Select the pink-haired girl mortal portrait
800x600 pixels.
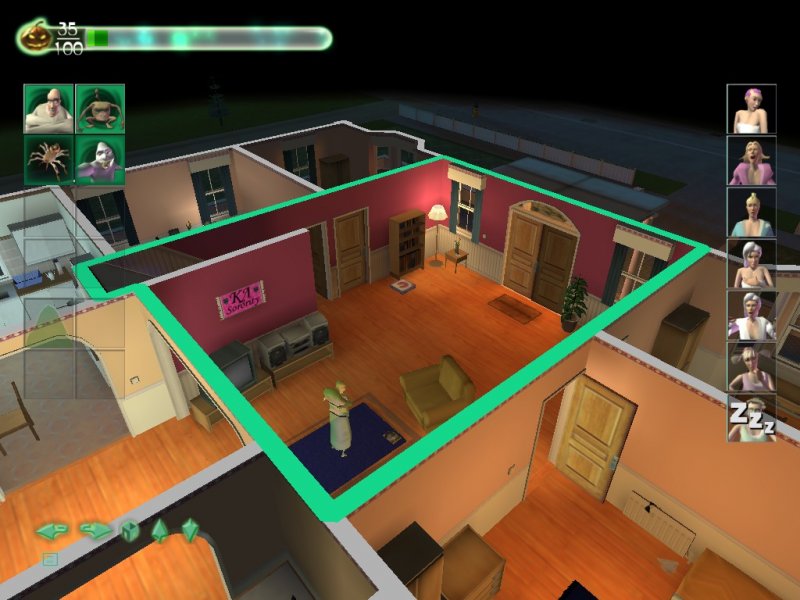point(751,109)
